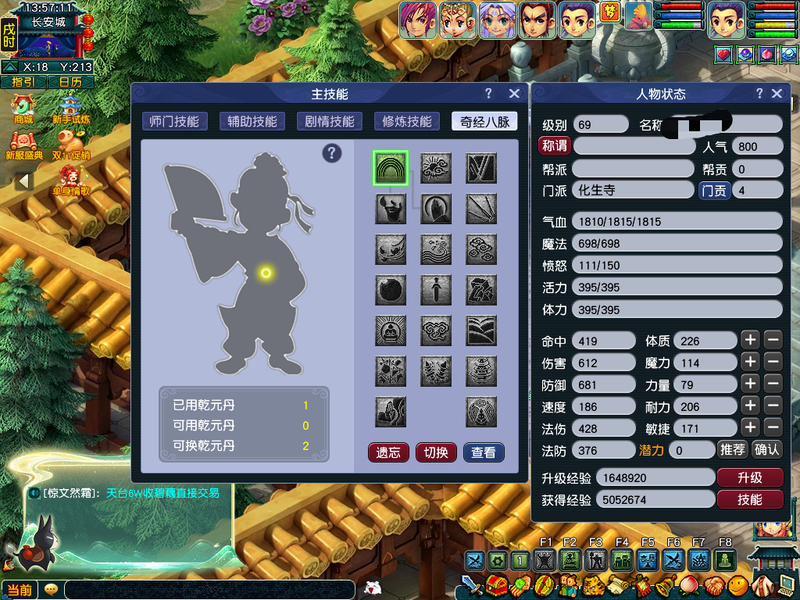The height and width of the screenshot is (600, 800).
Task: Open the 辅助技能 tab
Action: 251,121
